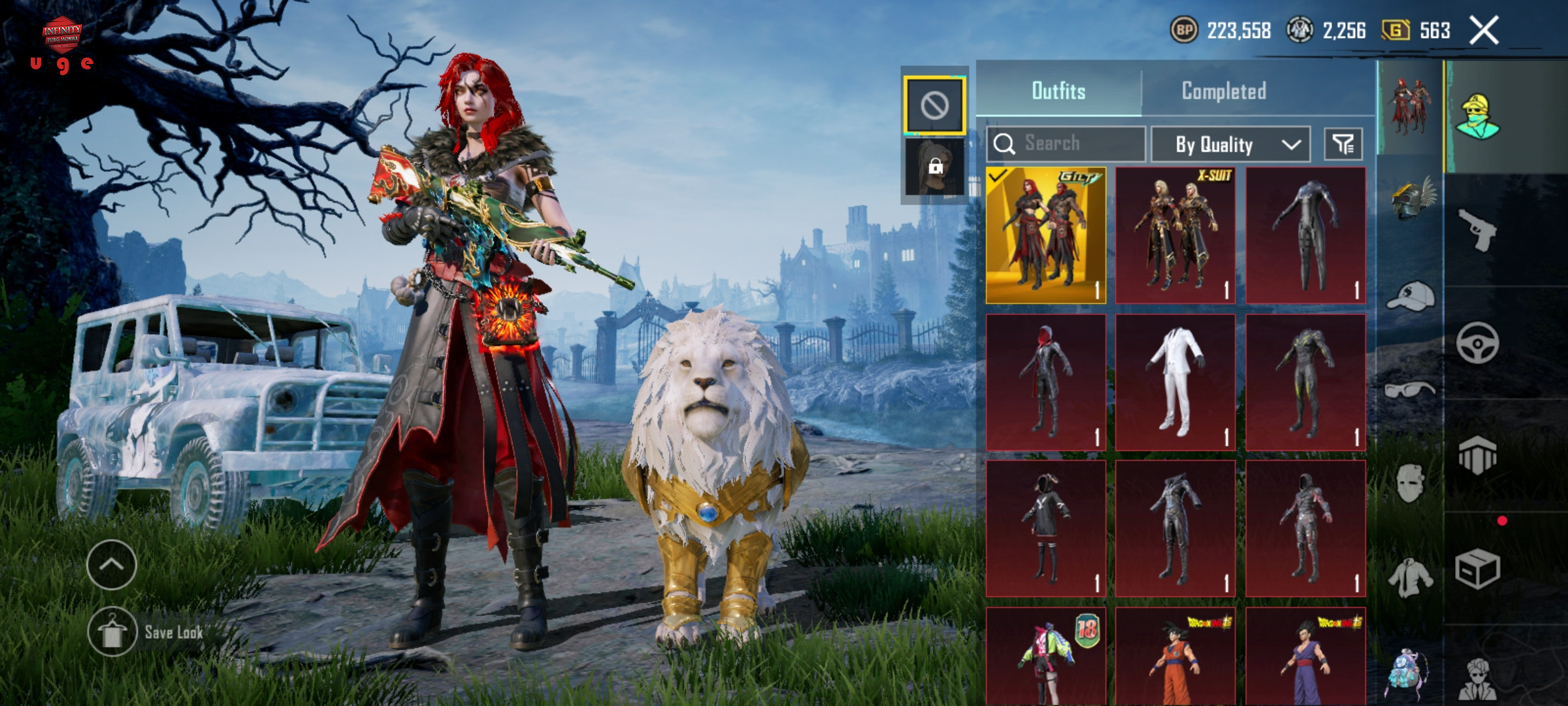
Task: Select the glasses category icon
Action: (x=1411, y=390)
